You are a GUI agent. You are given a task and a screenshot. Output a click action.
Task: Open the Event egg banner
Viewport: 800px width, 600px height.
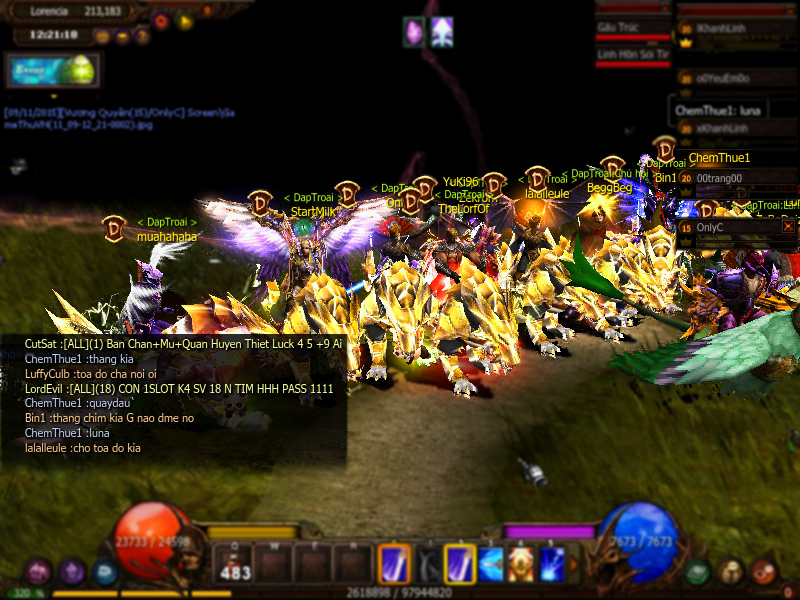[x=51, y=71]
